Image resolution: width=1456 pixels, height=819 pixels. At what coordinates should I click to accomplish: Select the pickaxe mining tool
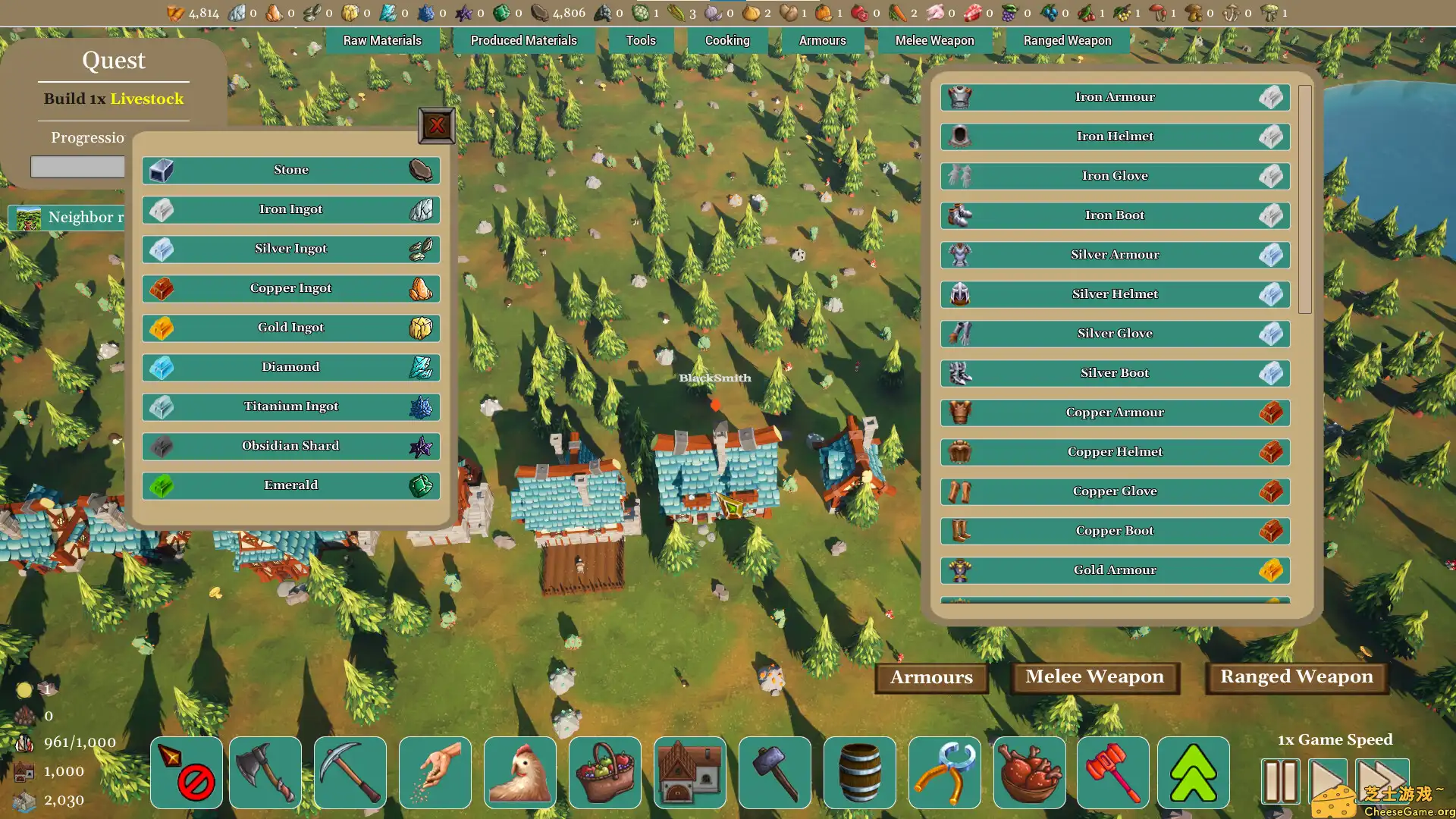(350, 772)
